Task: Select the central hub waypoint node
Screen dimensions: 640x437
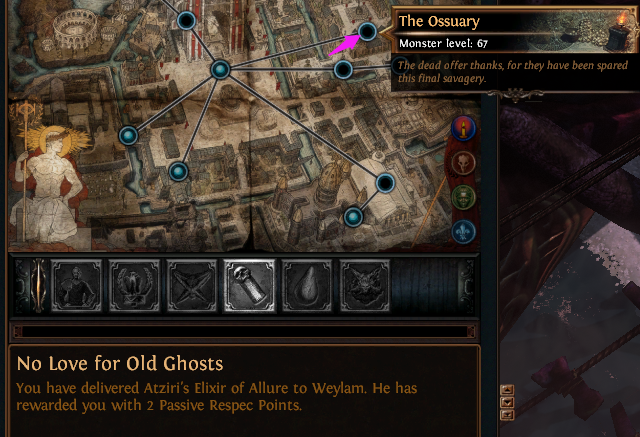Action: [220, 69]
